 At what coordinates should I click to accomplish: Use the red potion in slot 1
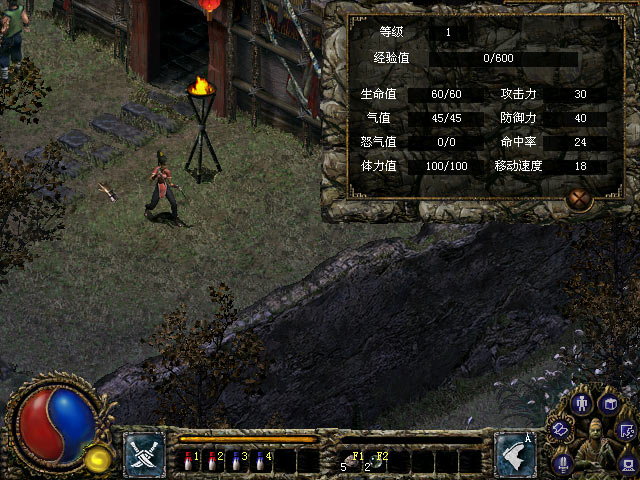pyautogui.click(x=190, y=461)
